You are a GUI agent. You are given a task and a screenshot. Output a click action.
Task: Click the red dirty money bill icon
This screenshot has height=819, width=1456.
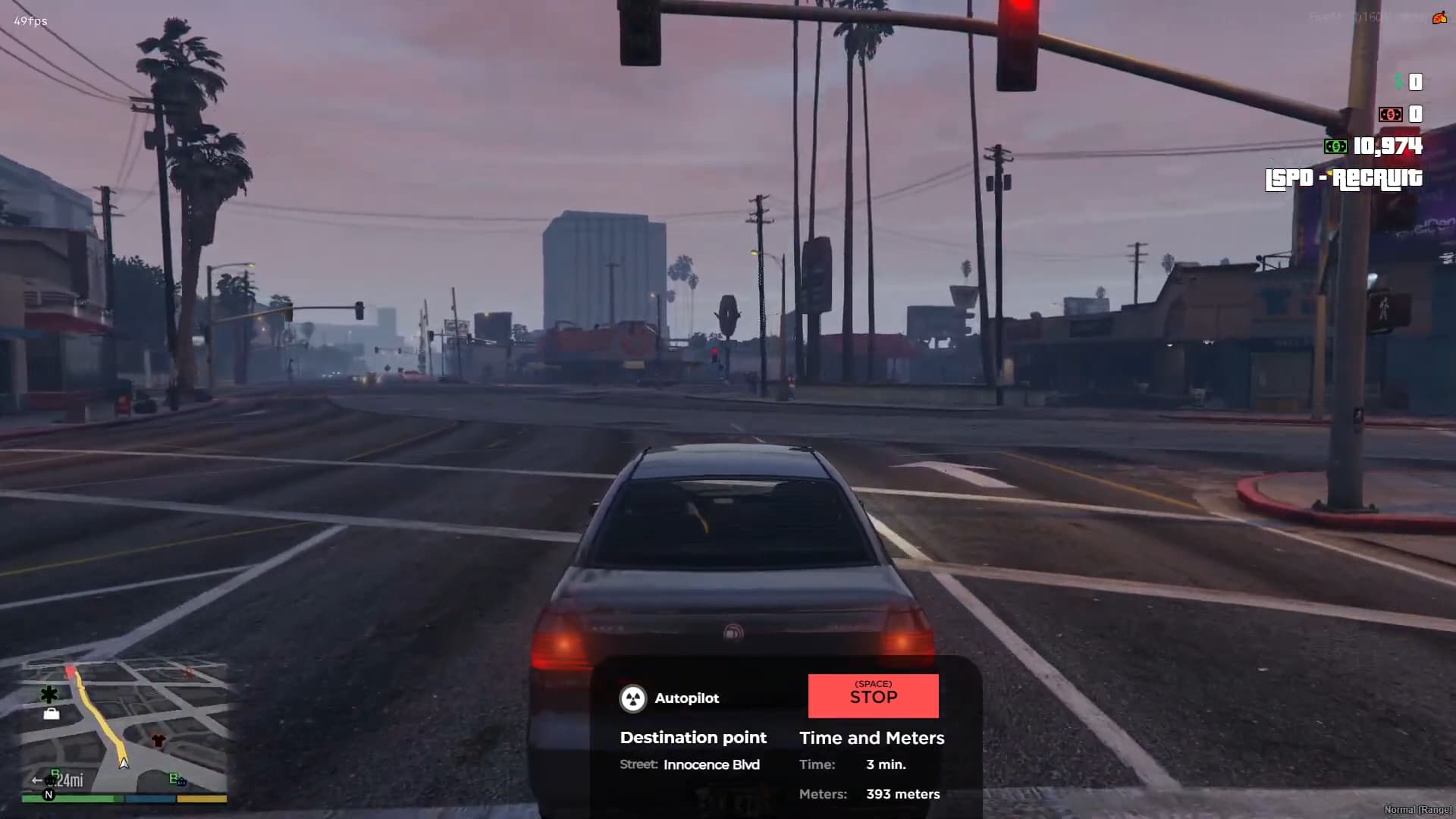click(x=1392, y=114)
